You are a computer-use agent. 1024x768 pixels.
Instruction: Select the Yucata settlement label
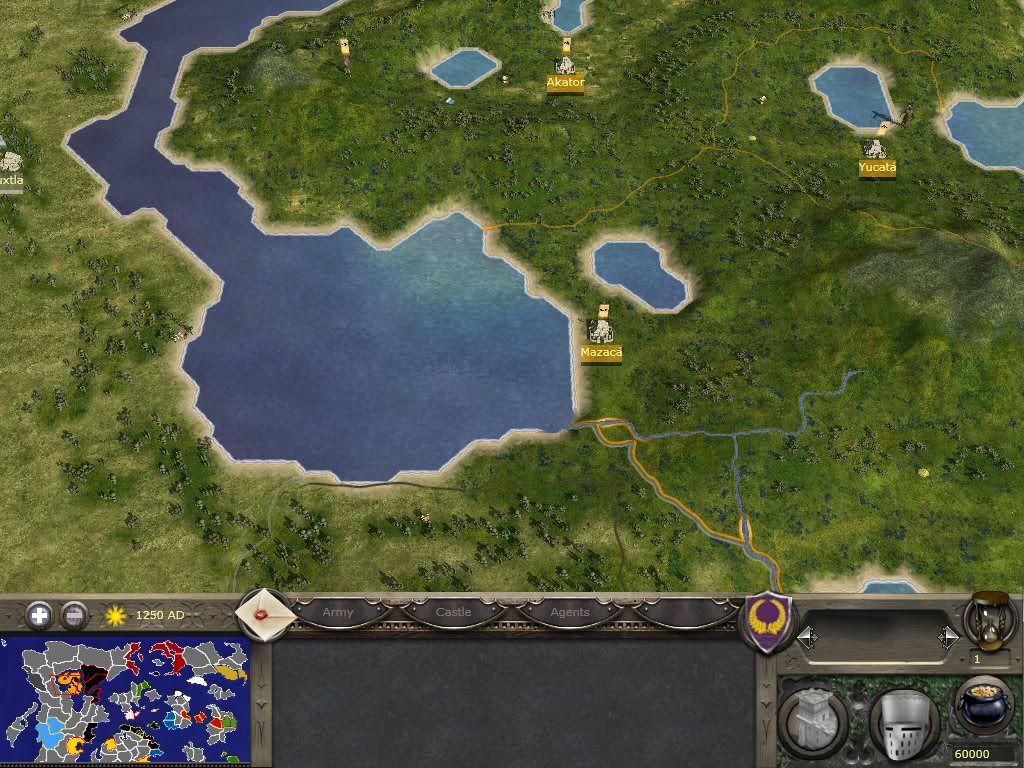[877, 168]
